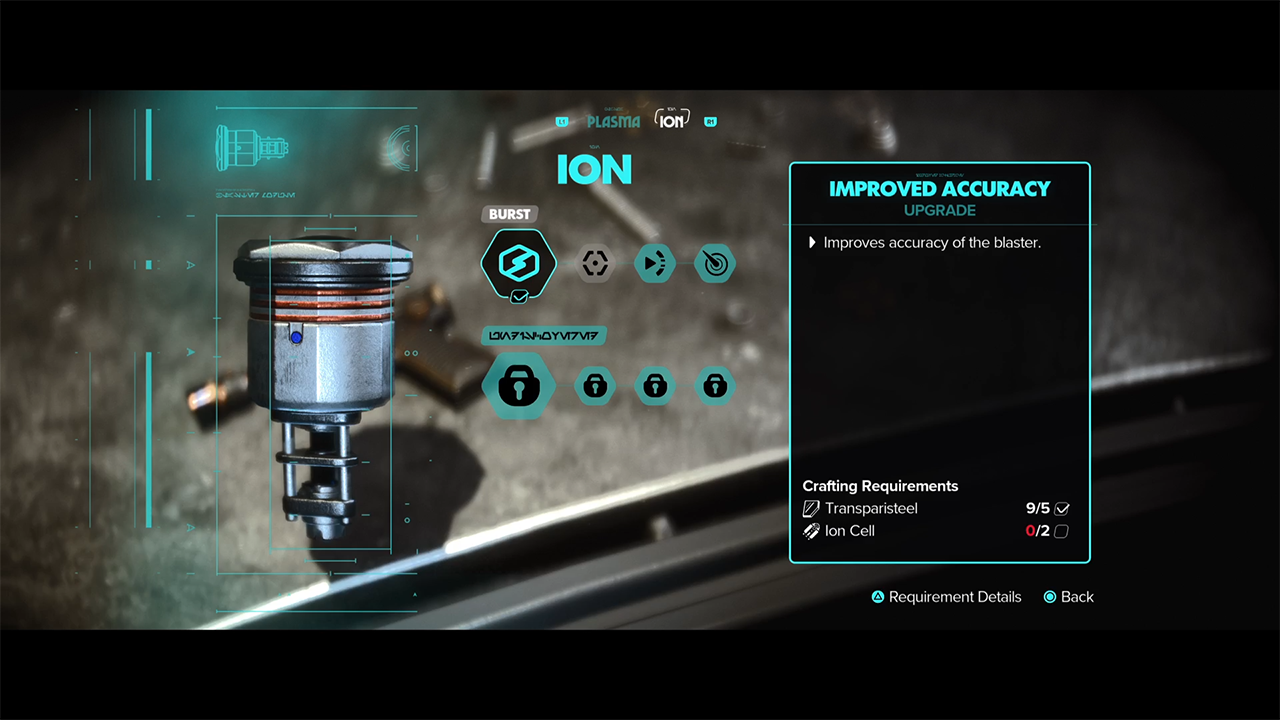Select the Improved Accuracy crosshair upgrade
The height and width of the screenshot is (720, 1280).
(x=595, y=264)
